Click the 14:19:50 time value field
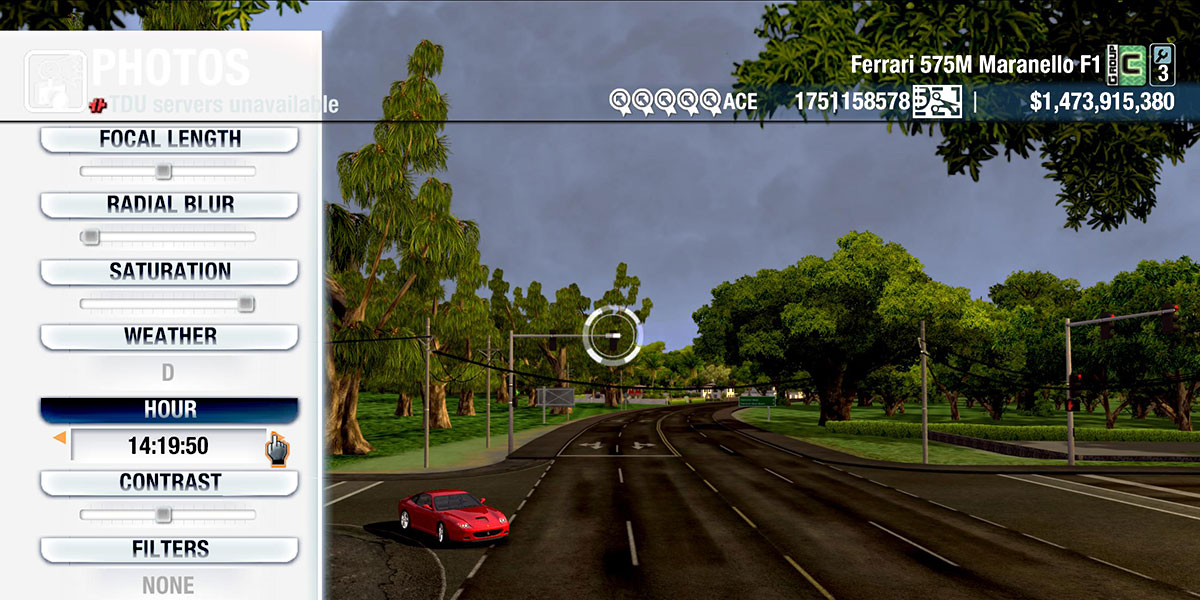The height and width of the screenshot is (600, 1200). click(168, 446)
